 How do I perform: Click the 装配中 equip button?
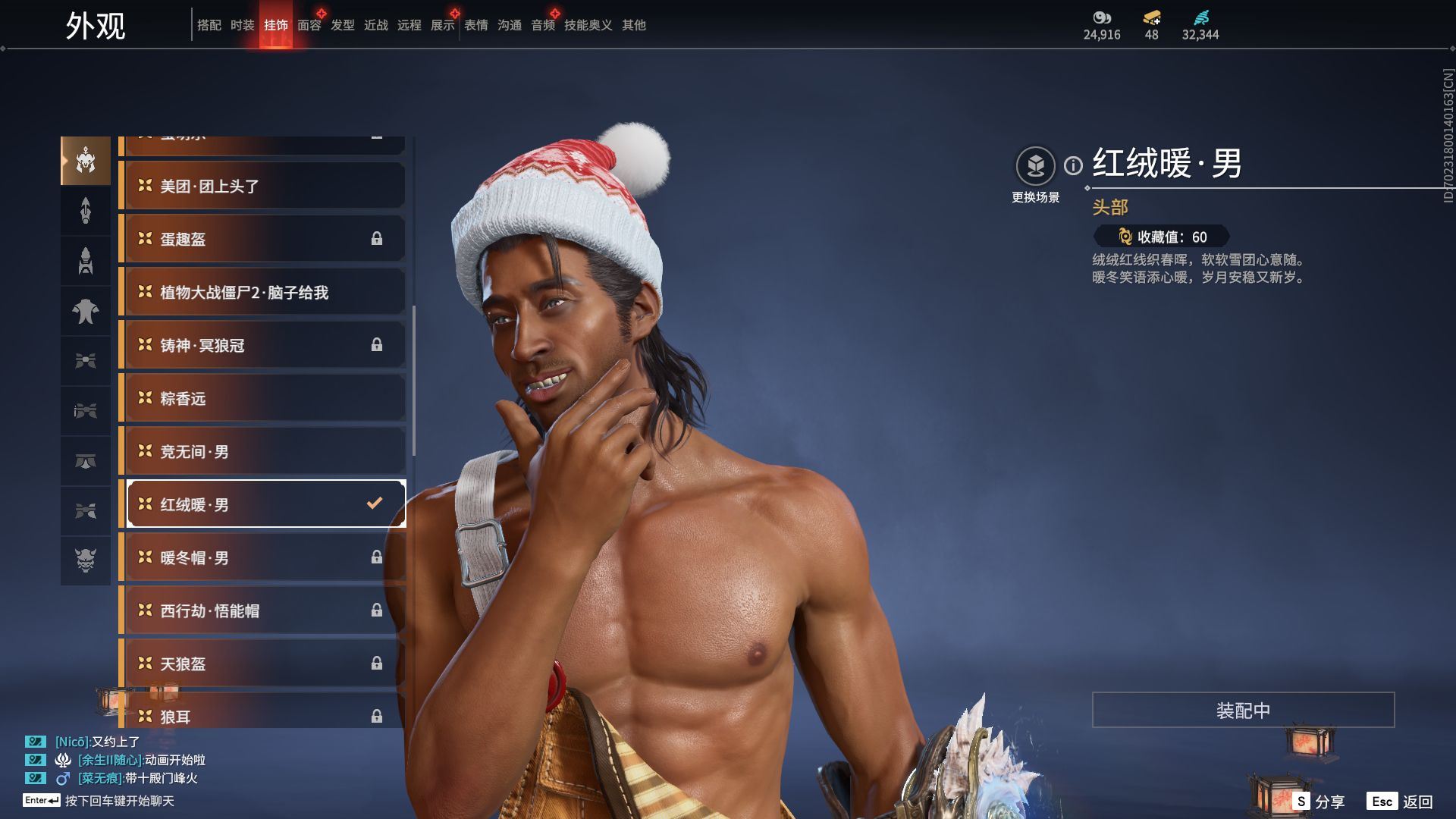click(1243, 710)
